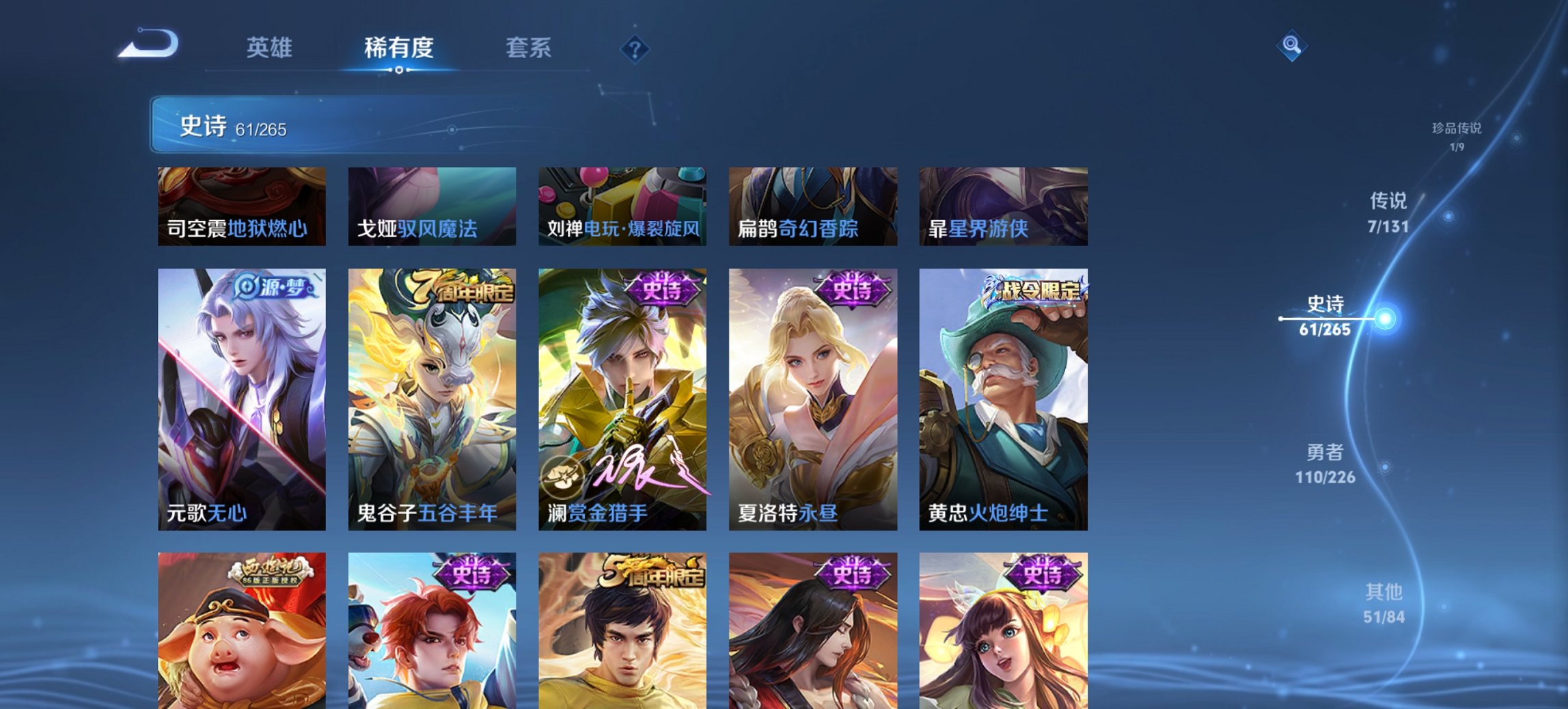This screenshot has height=709, width=1568.
Task: Switch to the 套系 tab
Action: 529,48
